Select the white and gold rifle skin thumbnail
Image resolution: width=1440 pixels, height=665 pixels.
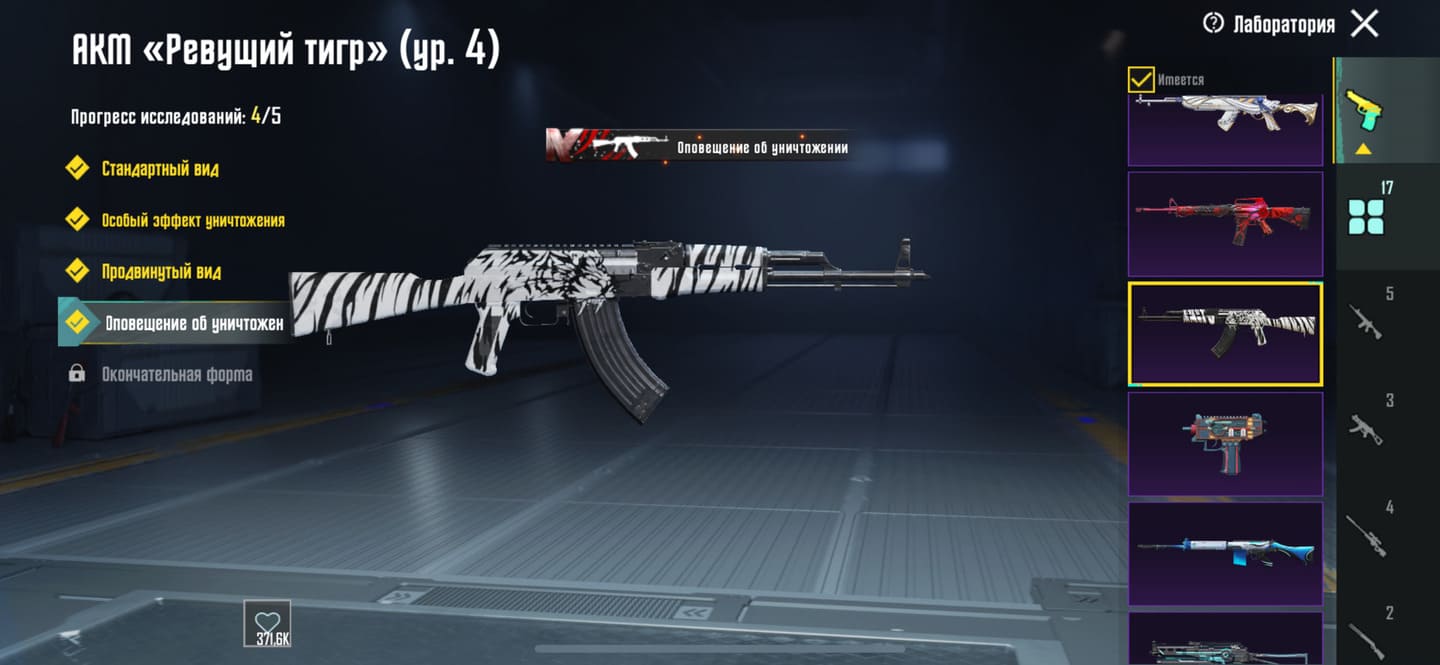(1225, 129)
